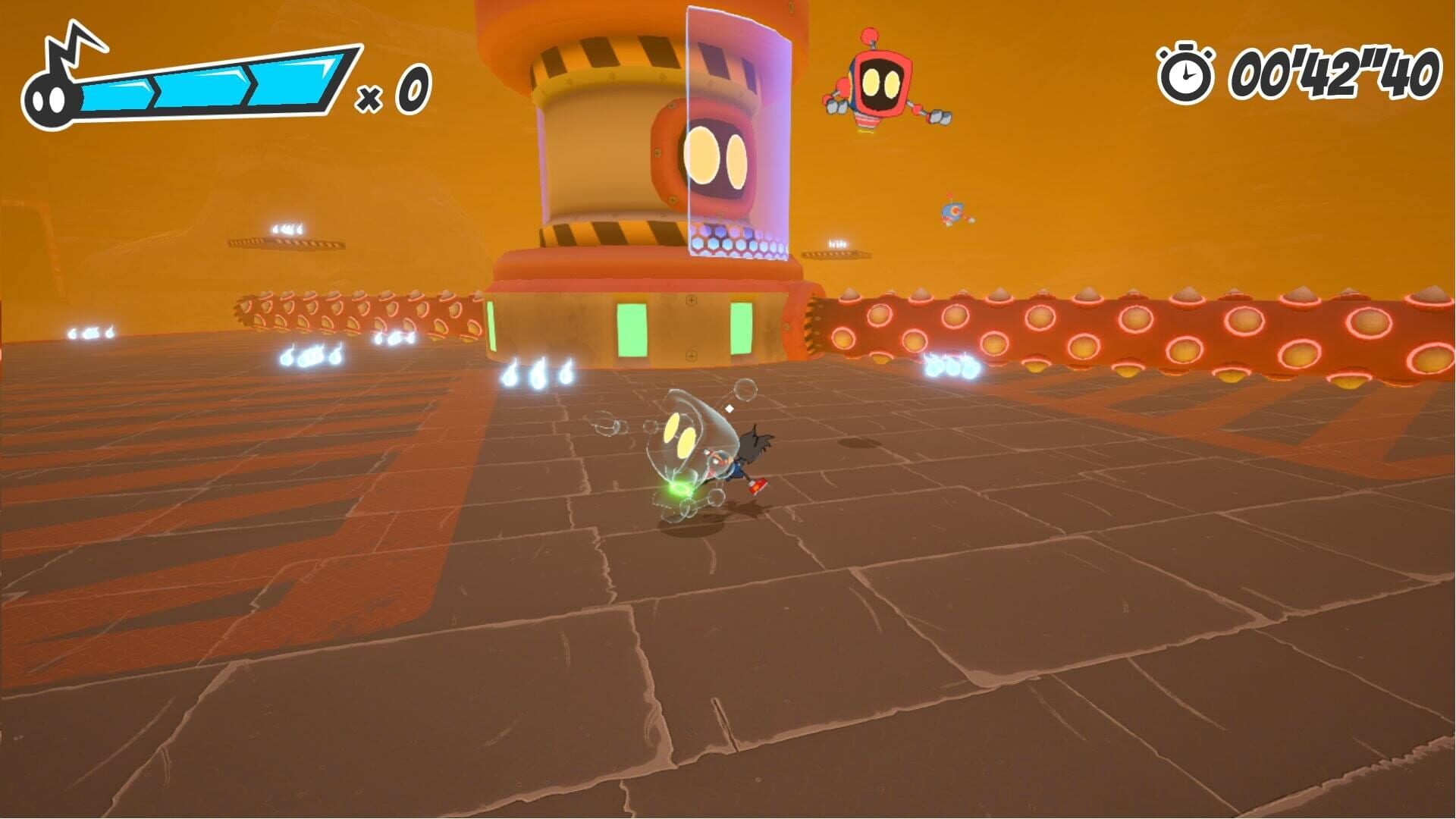Select the small blue robot in the distance
The width and height of the screenshot is (1456, 819).
coord(952,210)
